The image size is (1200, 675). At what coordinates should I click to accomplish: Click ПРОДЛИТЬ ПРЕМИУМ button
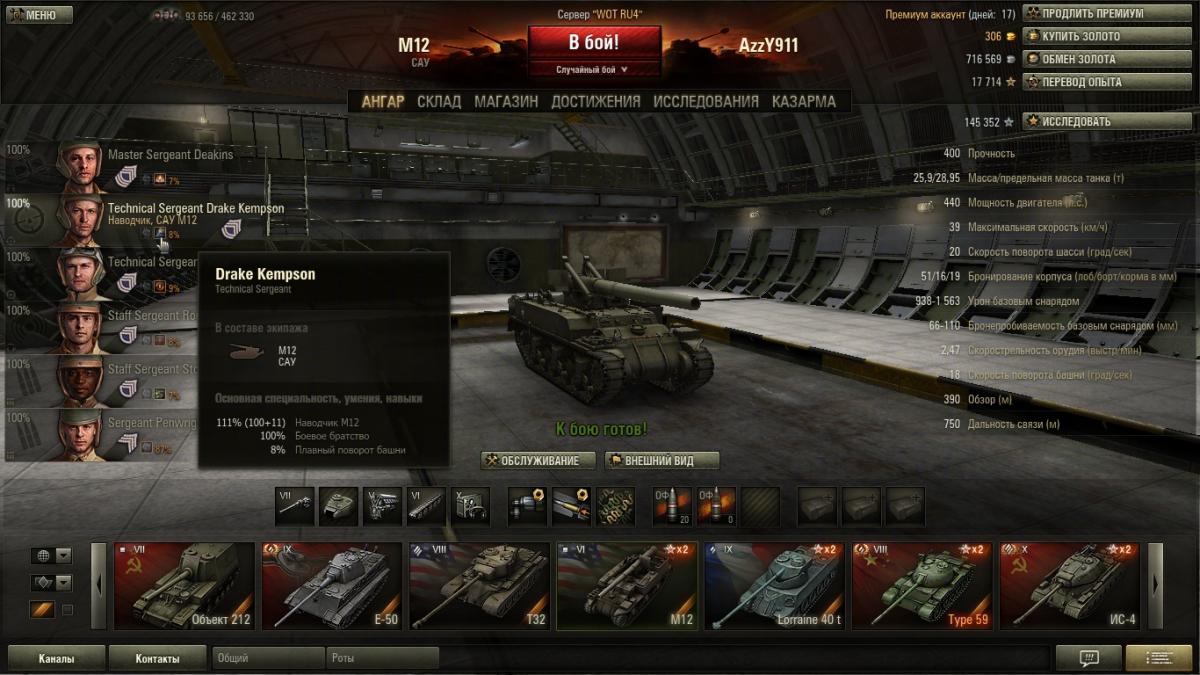coord(1092,14)
